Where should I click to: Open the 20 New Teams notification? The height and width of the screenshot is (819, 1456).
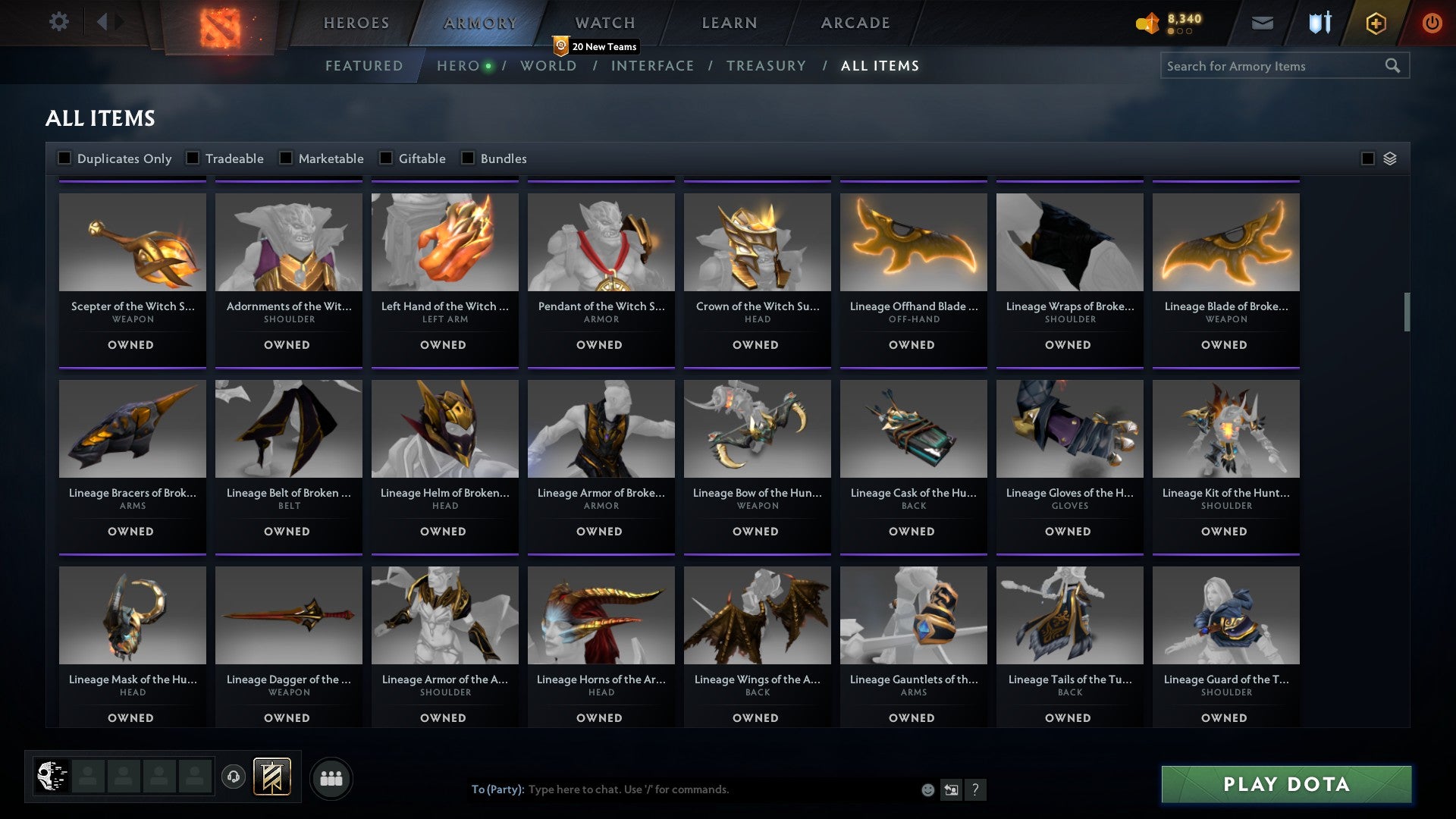pos(595,46)
